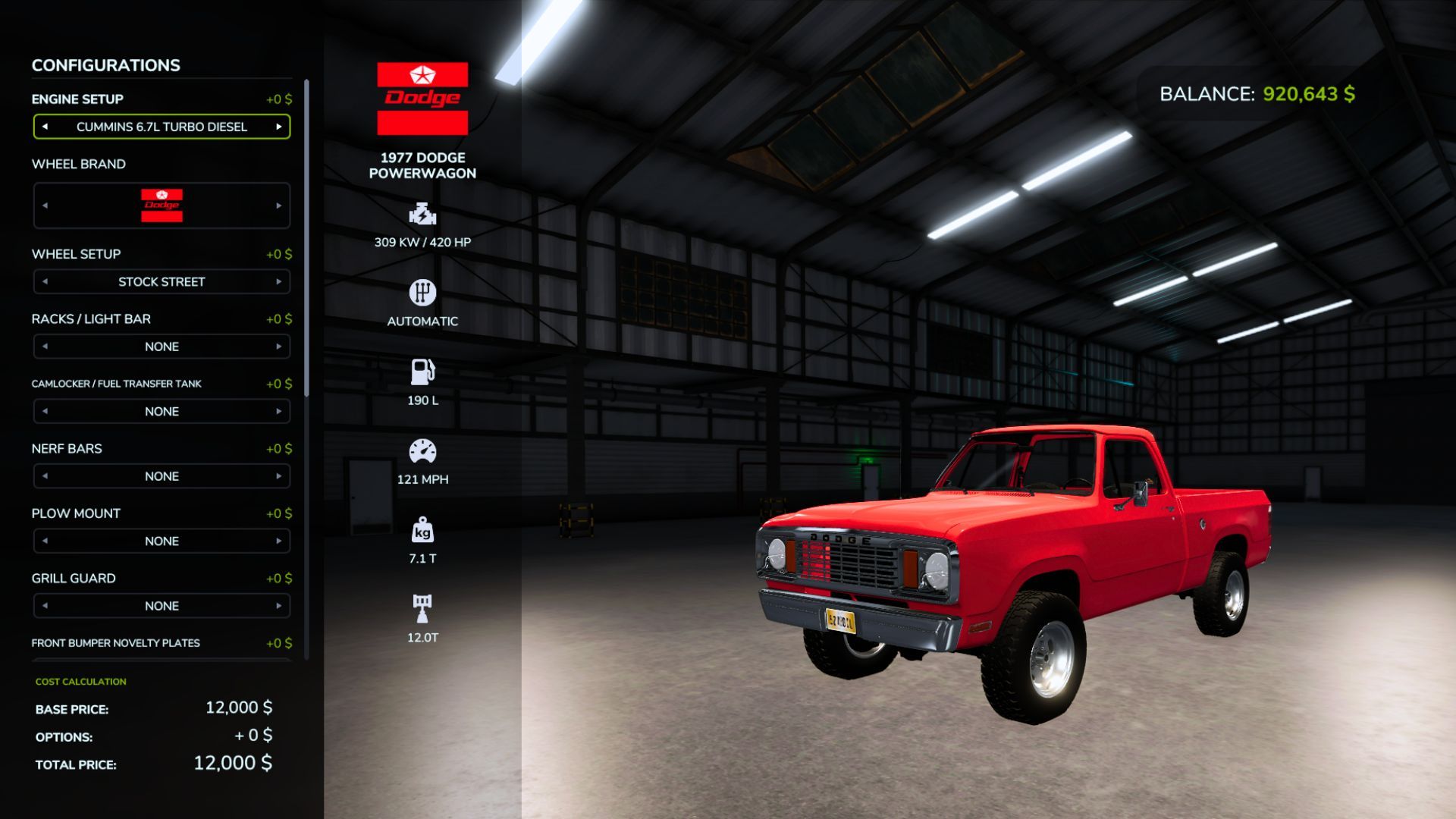
Task: Click the CUMMINS 6.7L TURBO DIESEL selector
Action: 162,127
